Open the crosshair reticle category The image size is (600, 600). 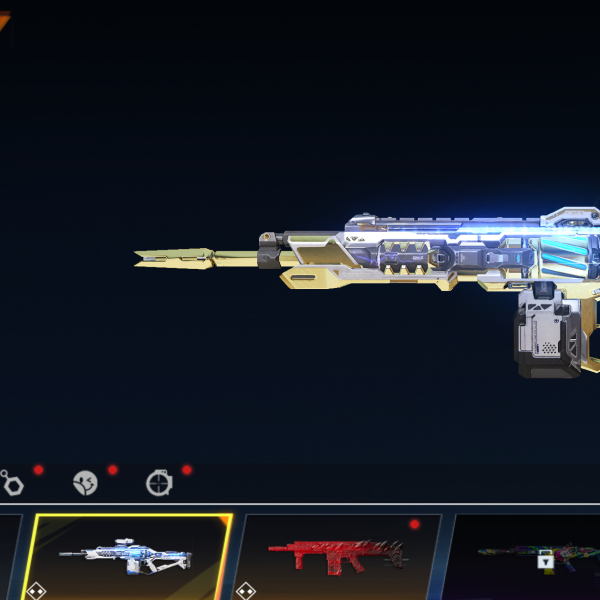[158, 484]
